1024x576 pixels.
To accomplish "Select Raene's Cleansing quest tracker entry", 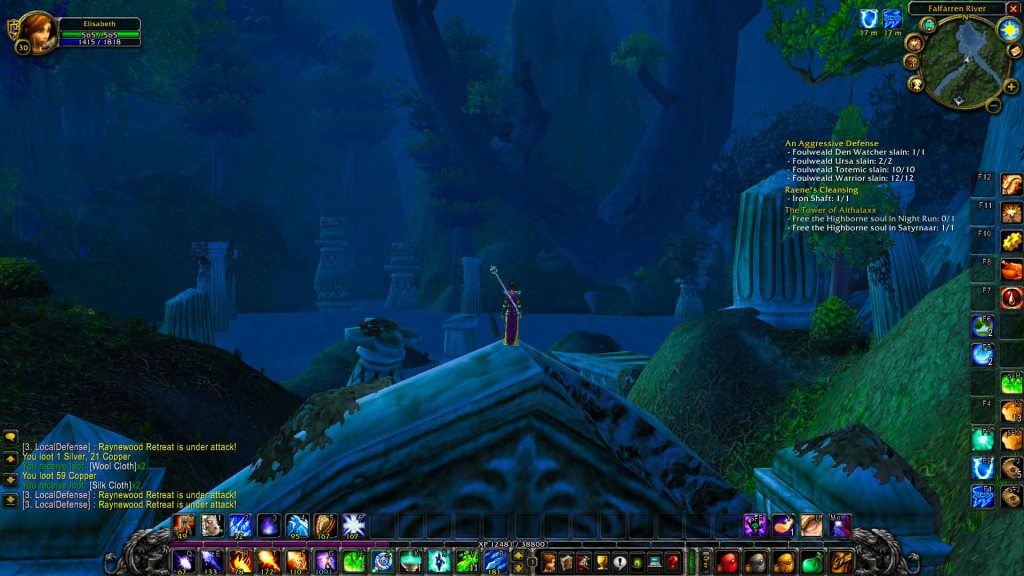I will click(x=821, y=189).
